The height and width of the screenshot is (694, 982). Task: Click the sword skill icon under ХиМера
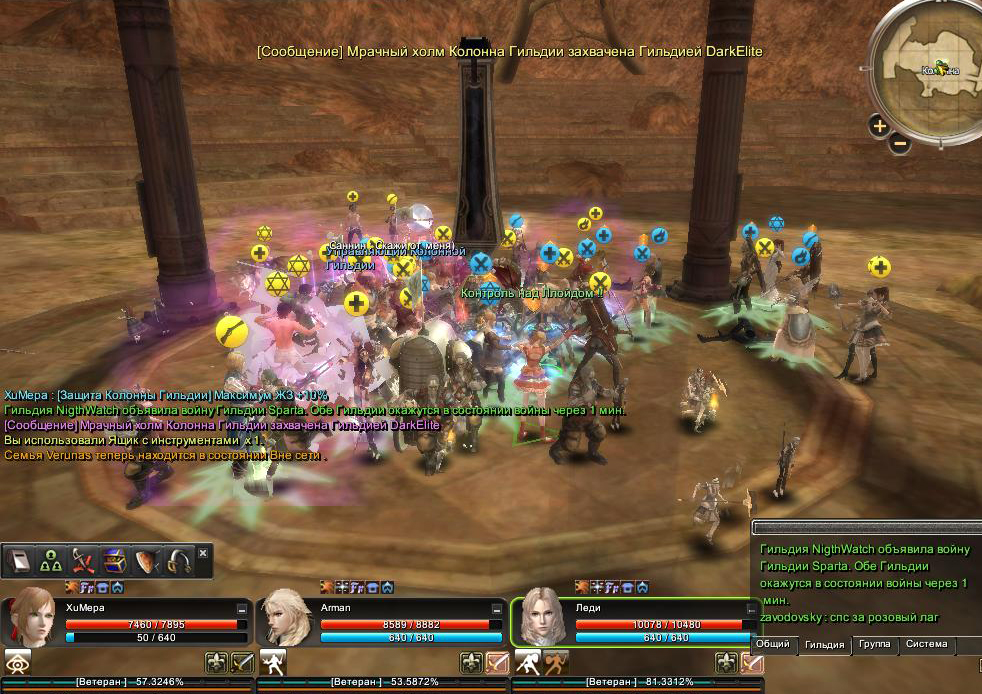coord(243,661)
